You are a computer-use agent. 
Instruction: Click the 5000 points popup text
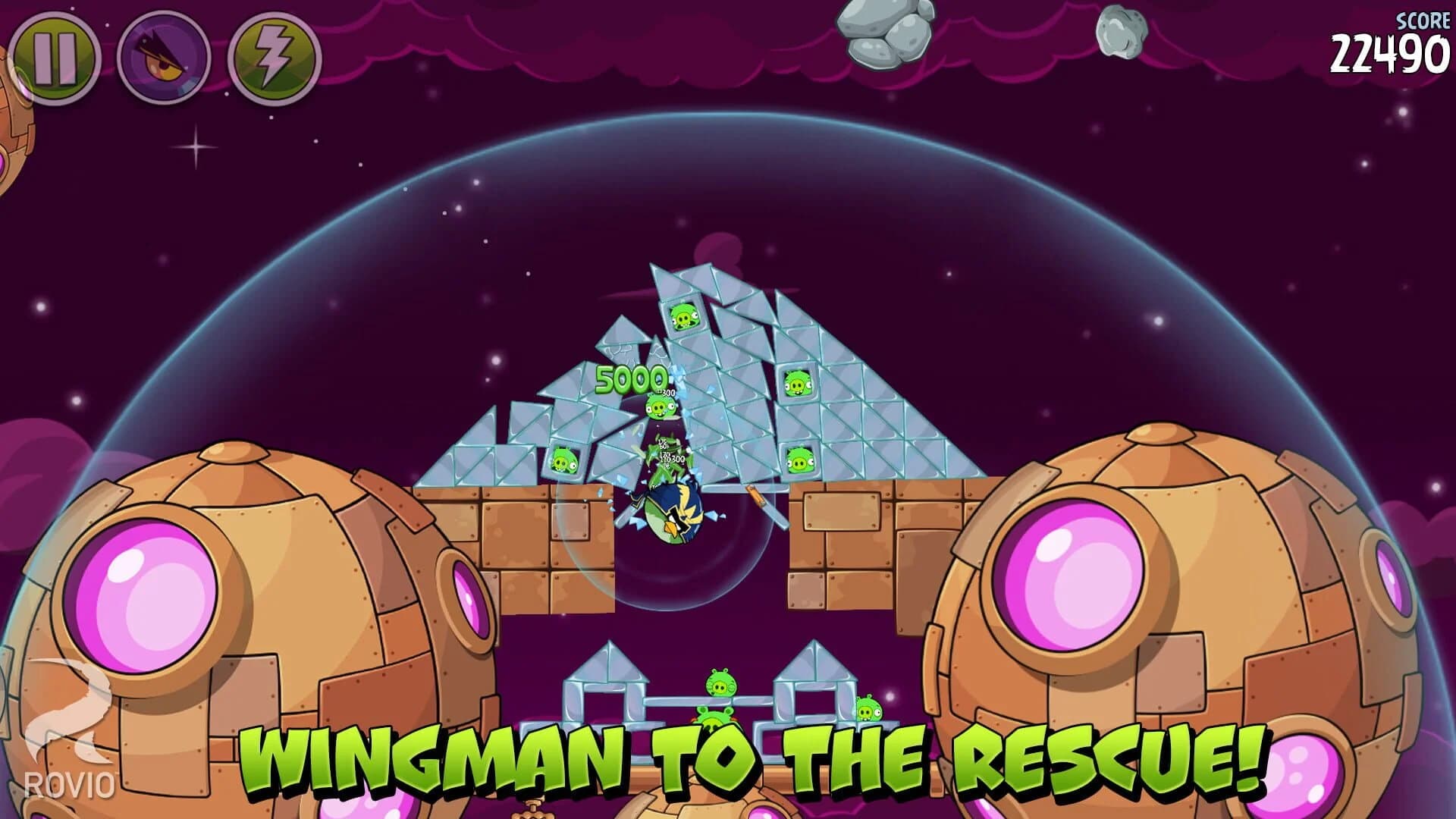pyautogui.click(x=631, y=378)
